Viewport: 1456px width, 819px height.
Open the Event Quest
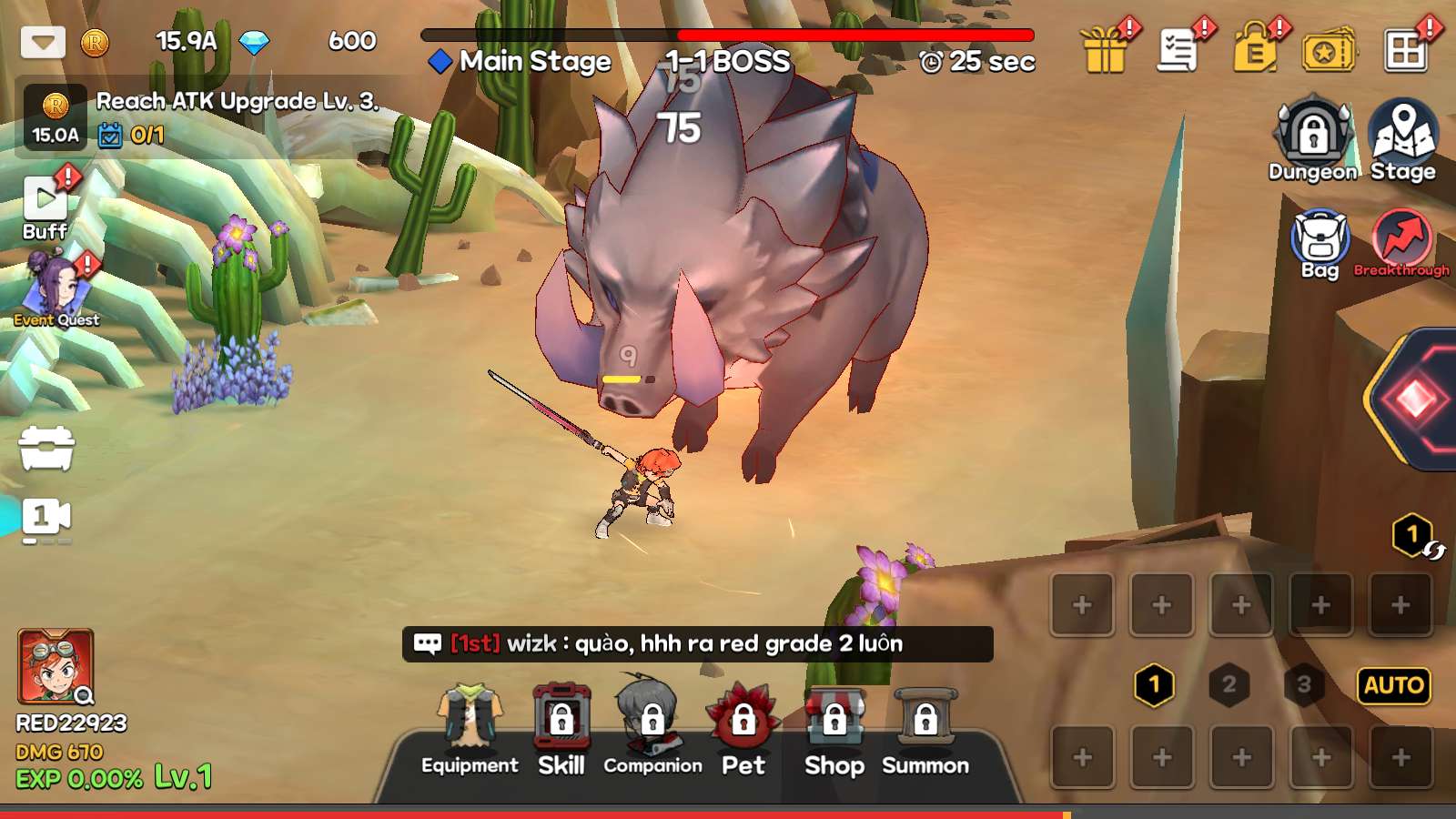click(56, 291)
